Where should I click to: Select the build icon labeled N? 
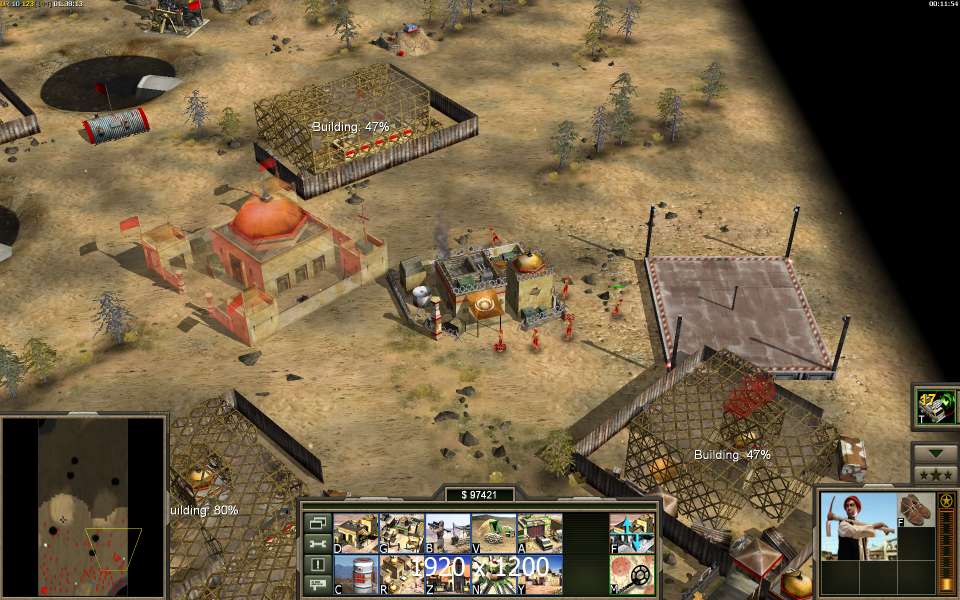[493, 575]
